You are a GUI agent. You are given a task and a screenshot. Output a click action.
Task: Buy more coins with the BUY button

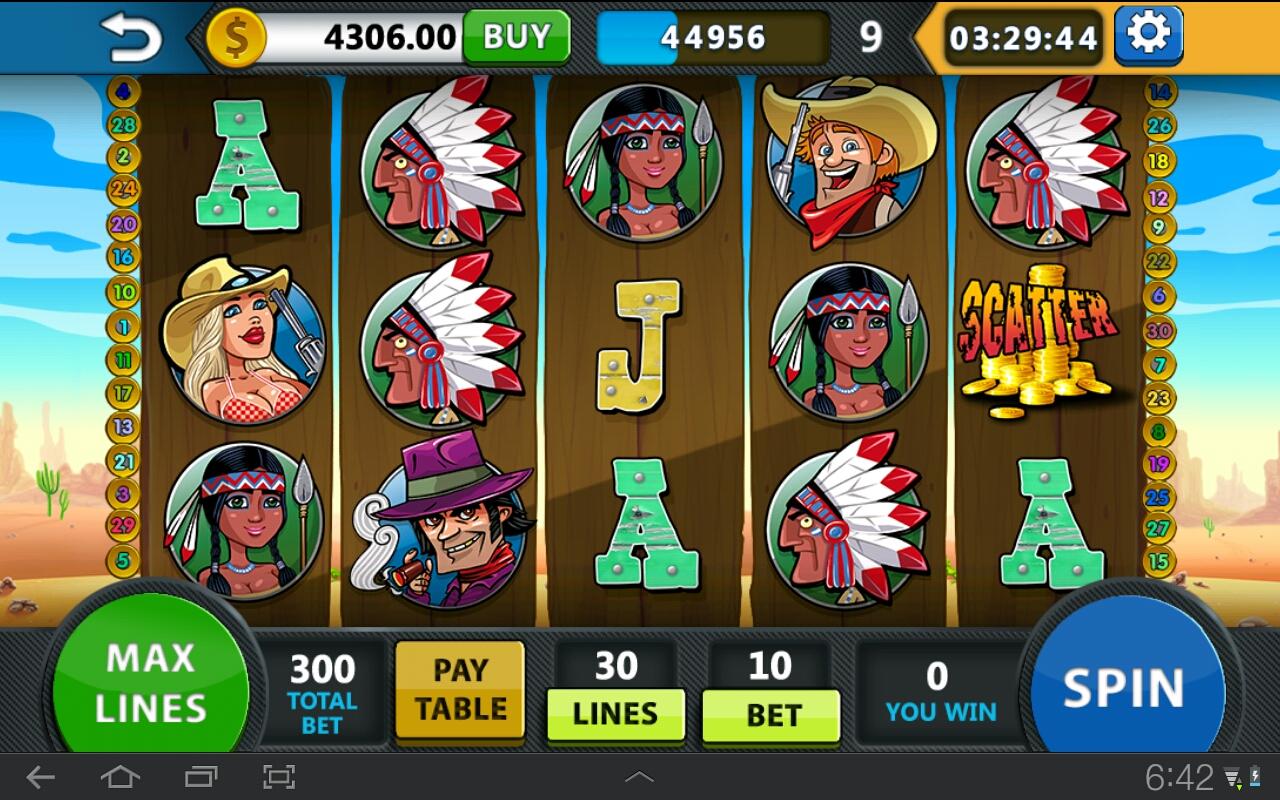coord(516,37)
